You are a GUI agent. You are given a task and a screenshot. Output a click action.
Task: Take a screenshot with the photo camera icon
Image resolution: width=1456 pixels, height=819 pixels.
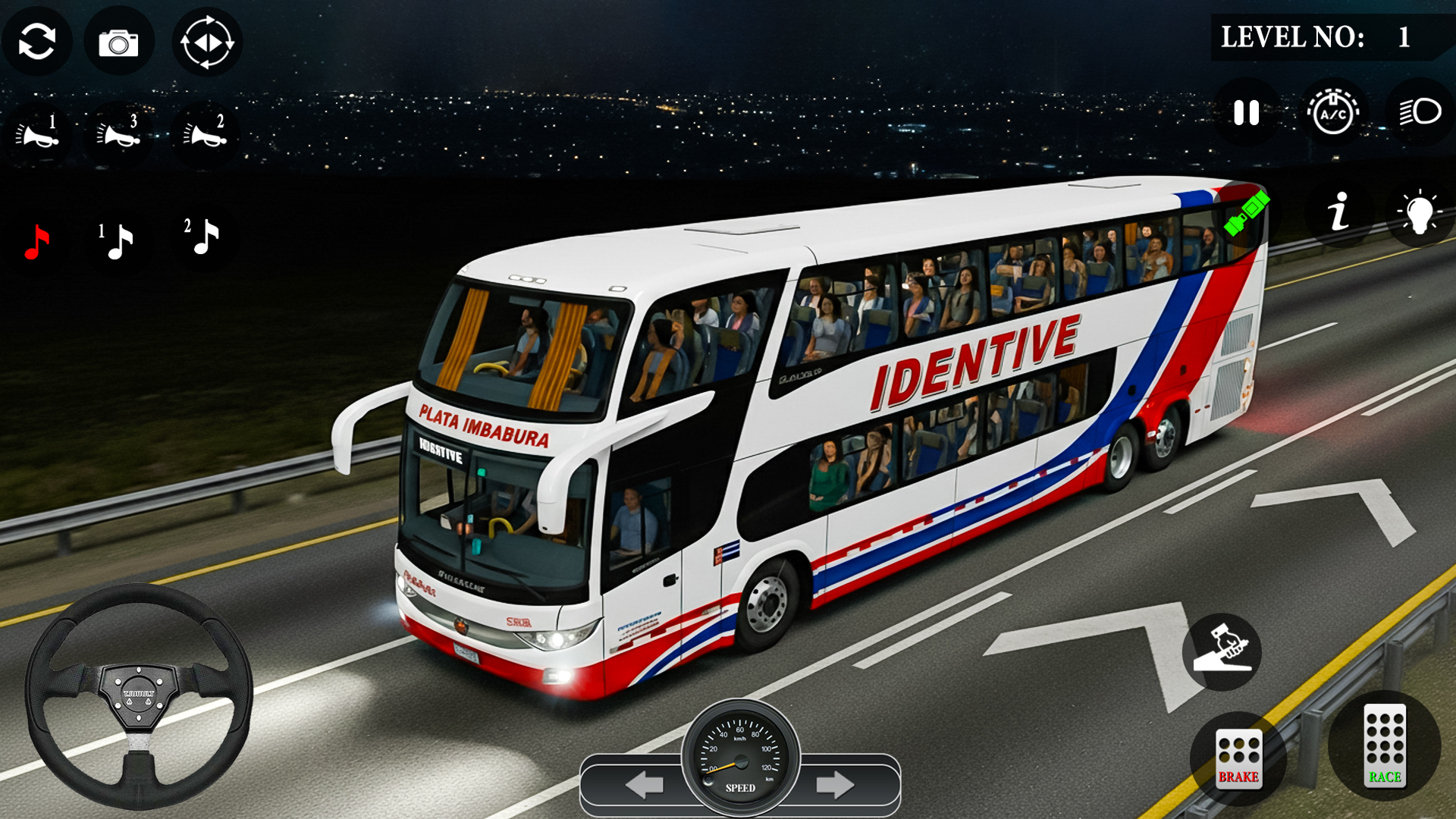tap(119, 42)
